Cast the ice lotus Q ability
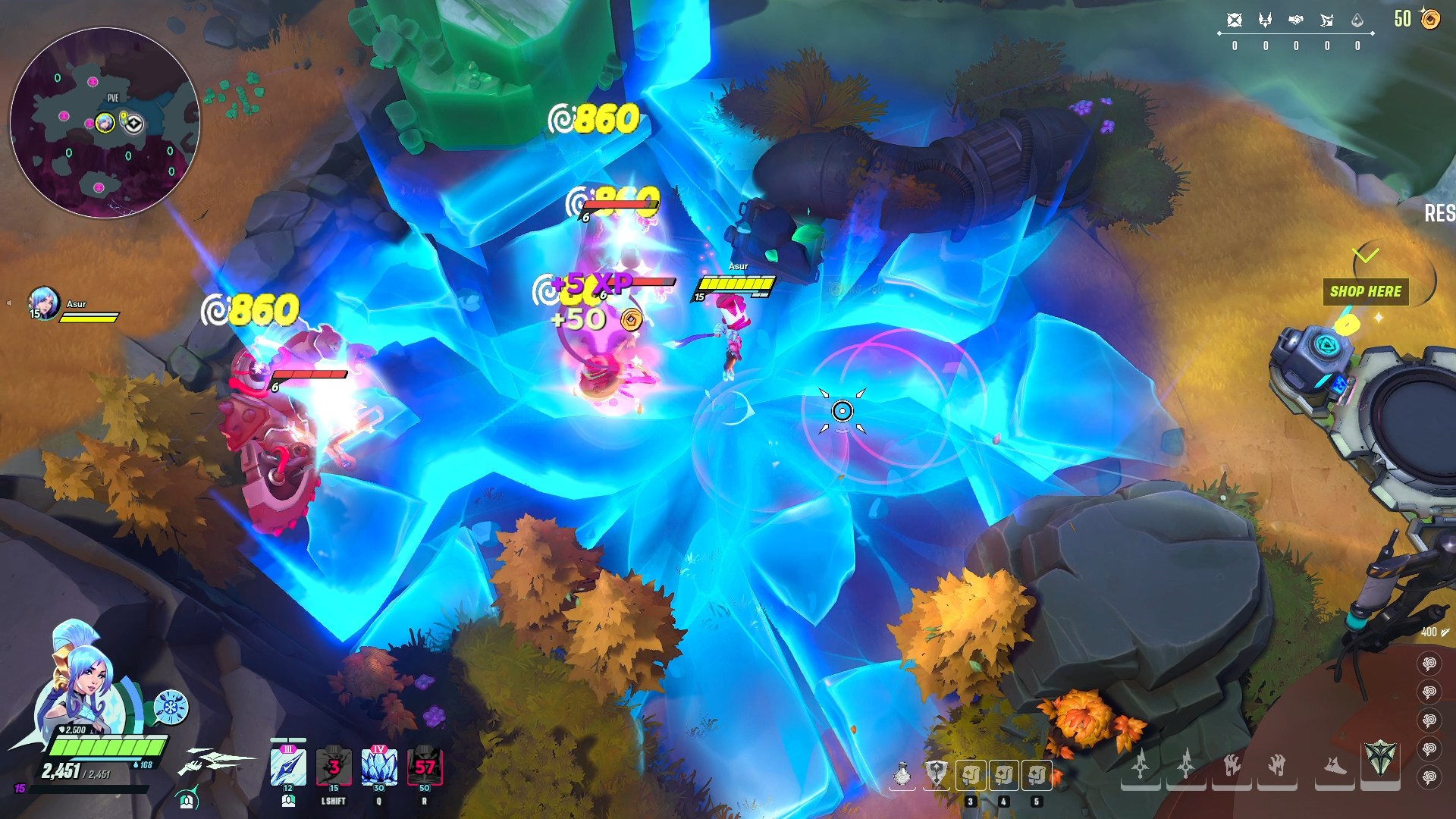1456x819 pixels. pyautogui.click(x=379, y=767)
